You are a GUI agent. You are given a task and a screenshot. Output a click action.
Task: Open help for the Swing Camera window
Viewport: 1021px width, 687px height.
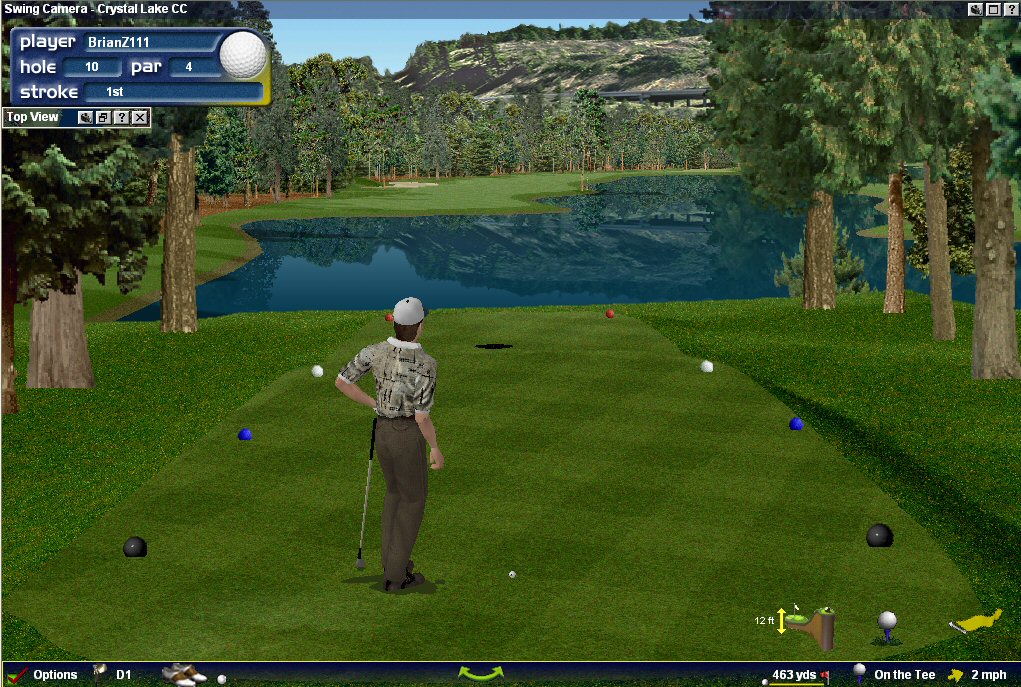1011,9
